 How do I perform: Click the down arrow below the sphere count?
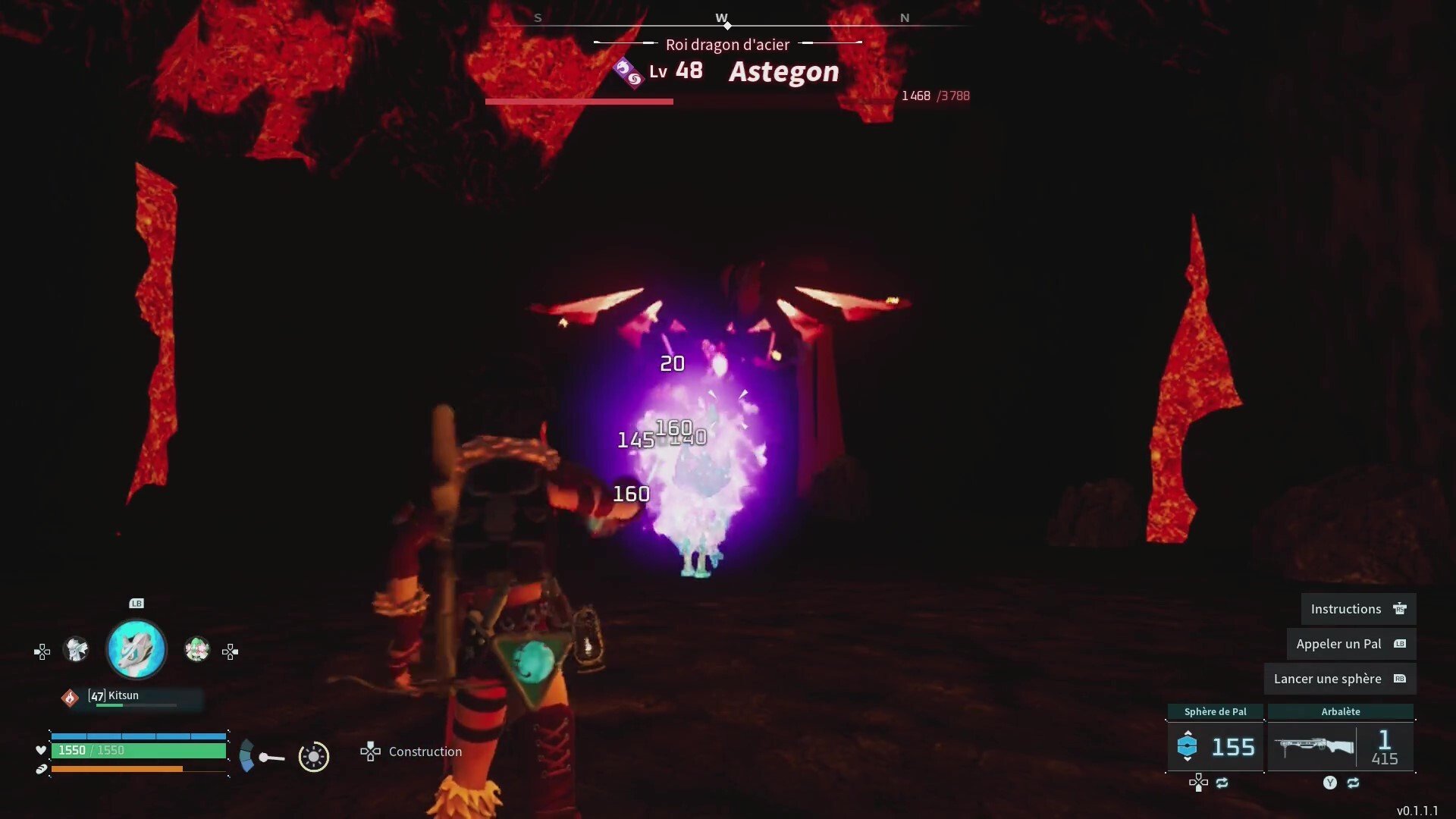click(x=1188, y=759)
